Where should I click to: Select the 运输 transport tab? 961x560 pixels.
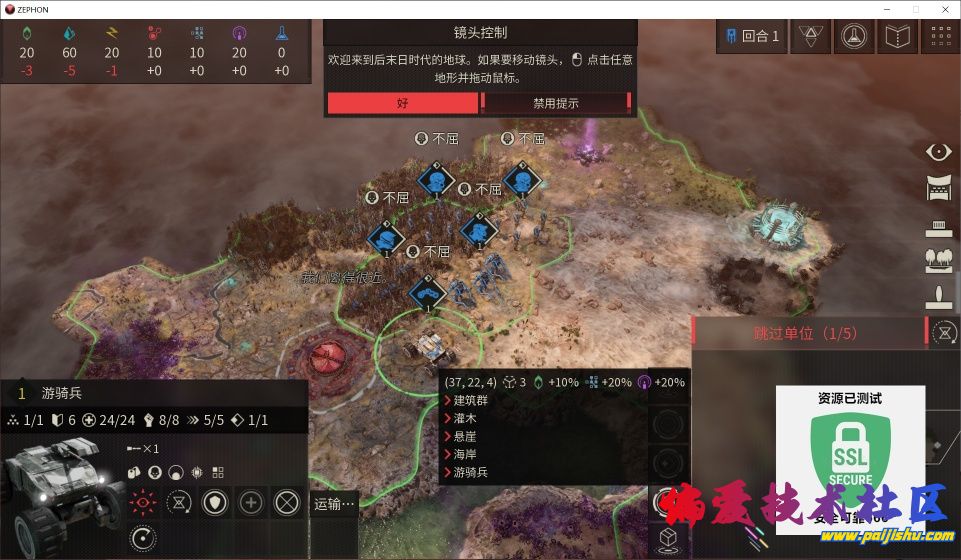click(334, 505)
